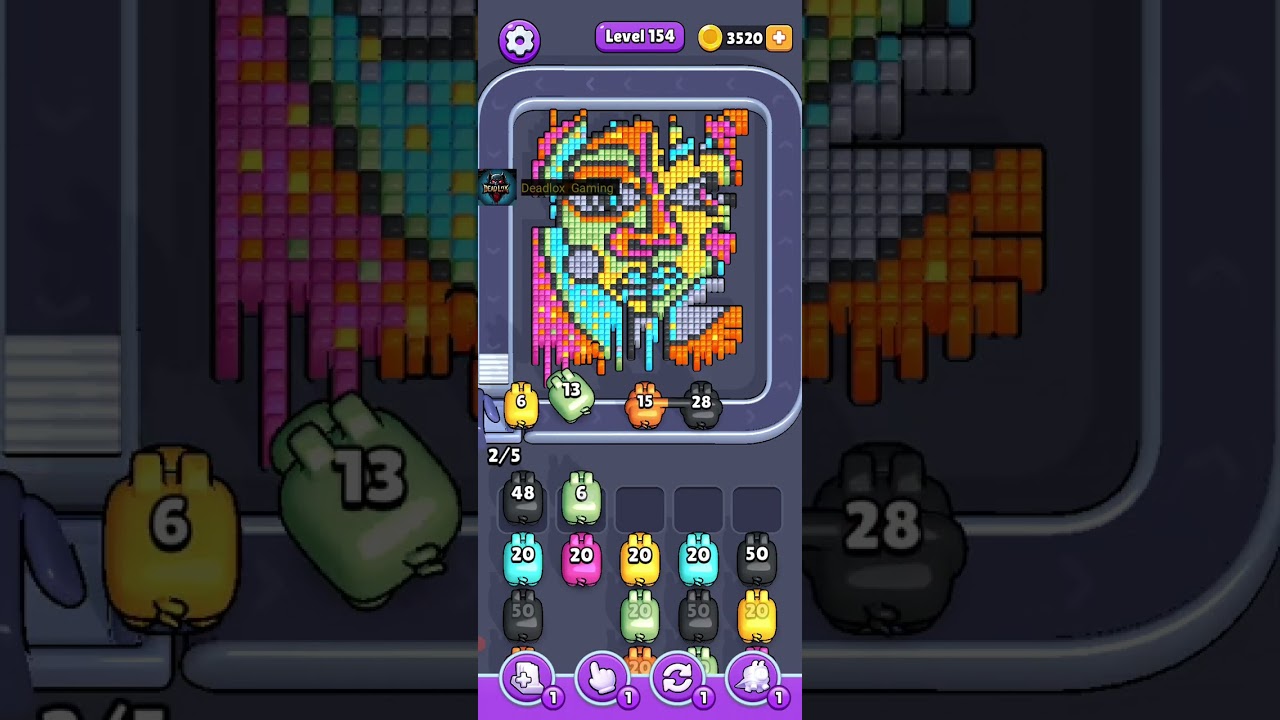Use the pointing hand booster
This screenshot has width=1280, height=720.
tap(602, 680)
